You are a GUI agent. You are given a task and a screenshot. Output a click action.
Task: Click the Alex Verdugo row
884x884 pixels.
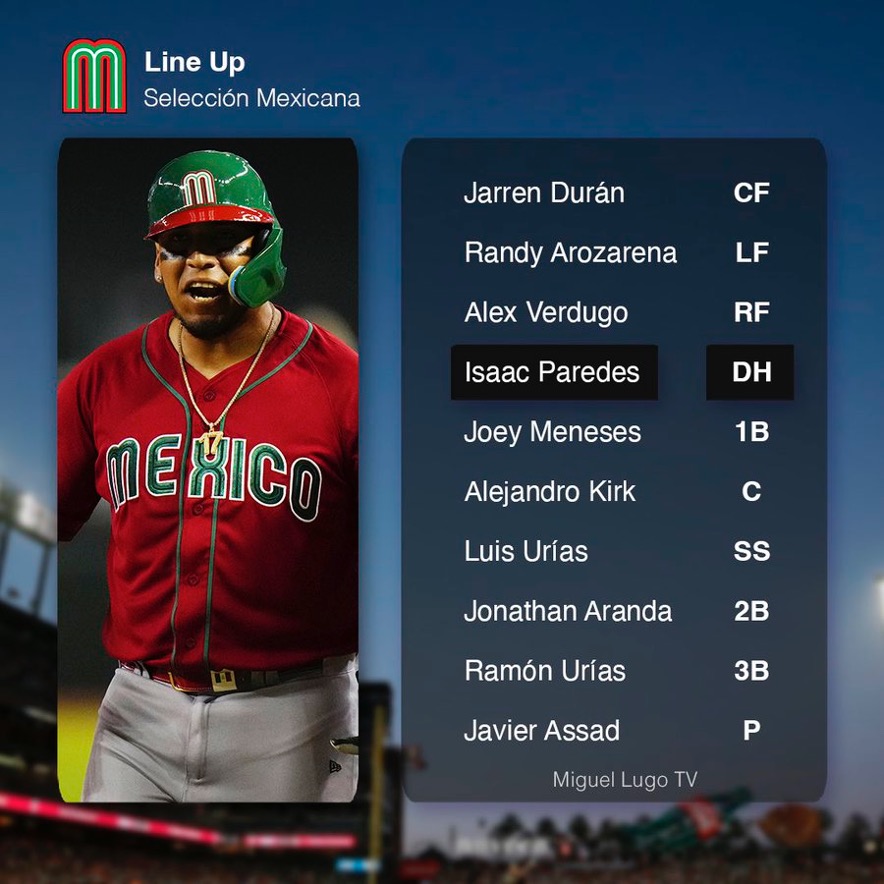tap(546, 313)
